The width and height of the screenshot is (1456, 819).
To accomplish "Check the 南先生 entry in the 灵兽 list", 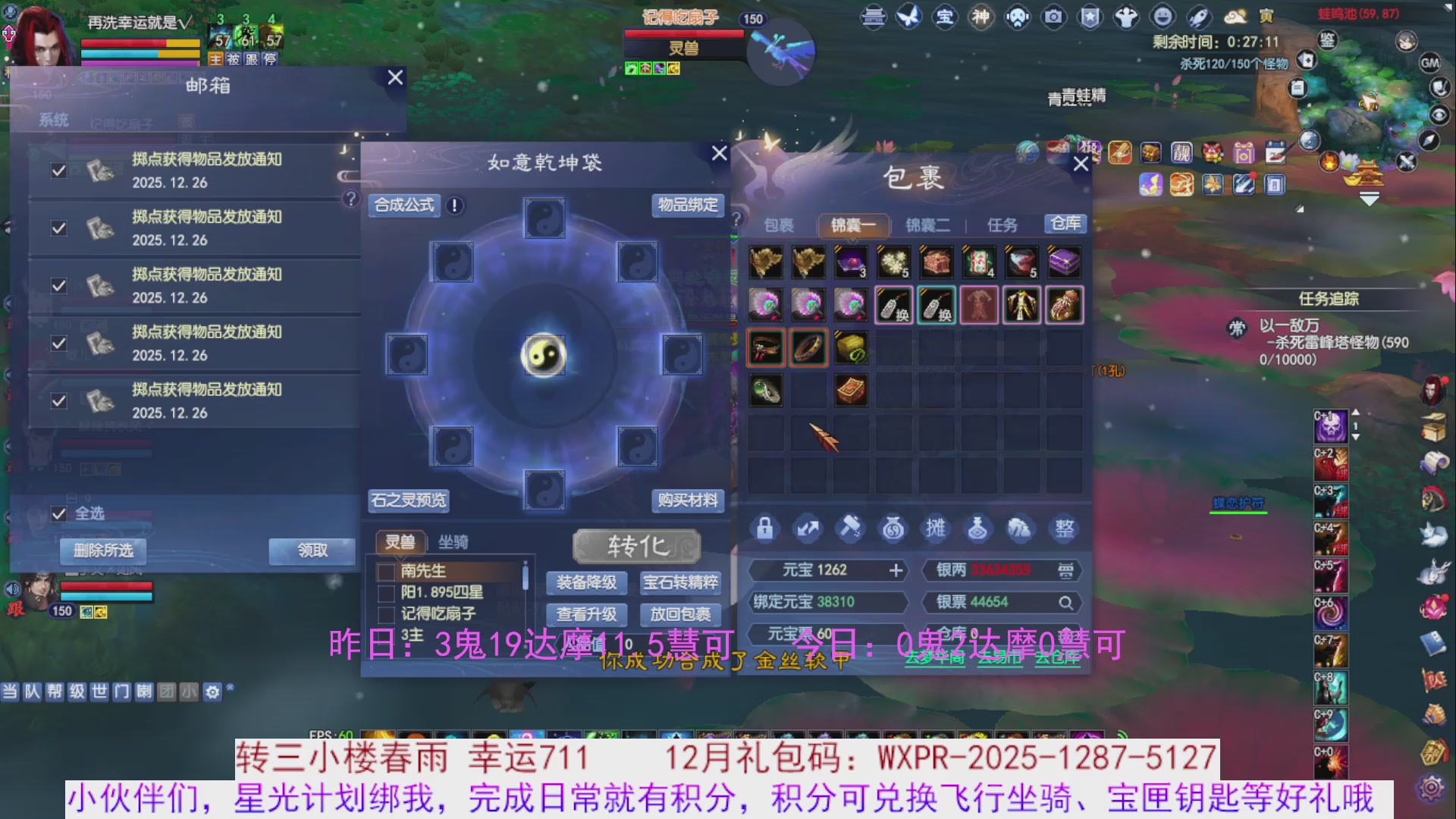I will pos(385,573).
